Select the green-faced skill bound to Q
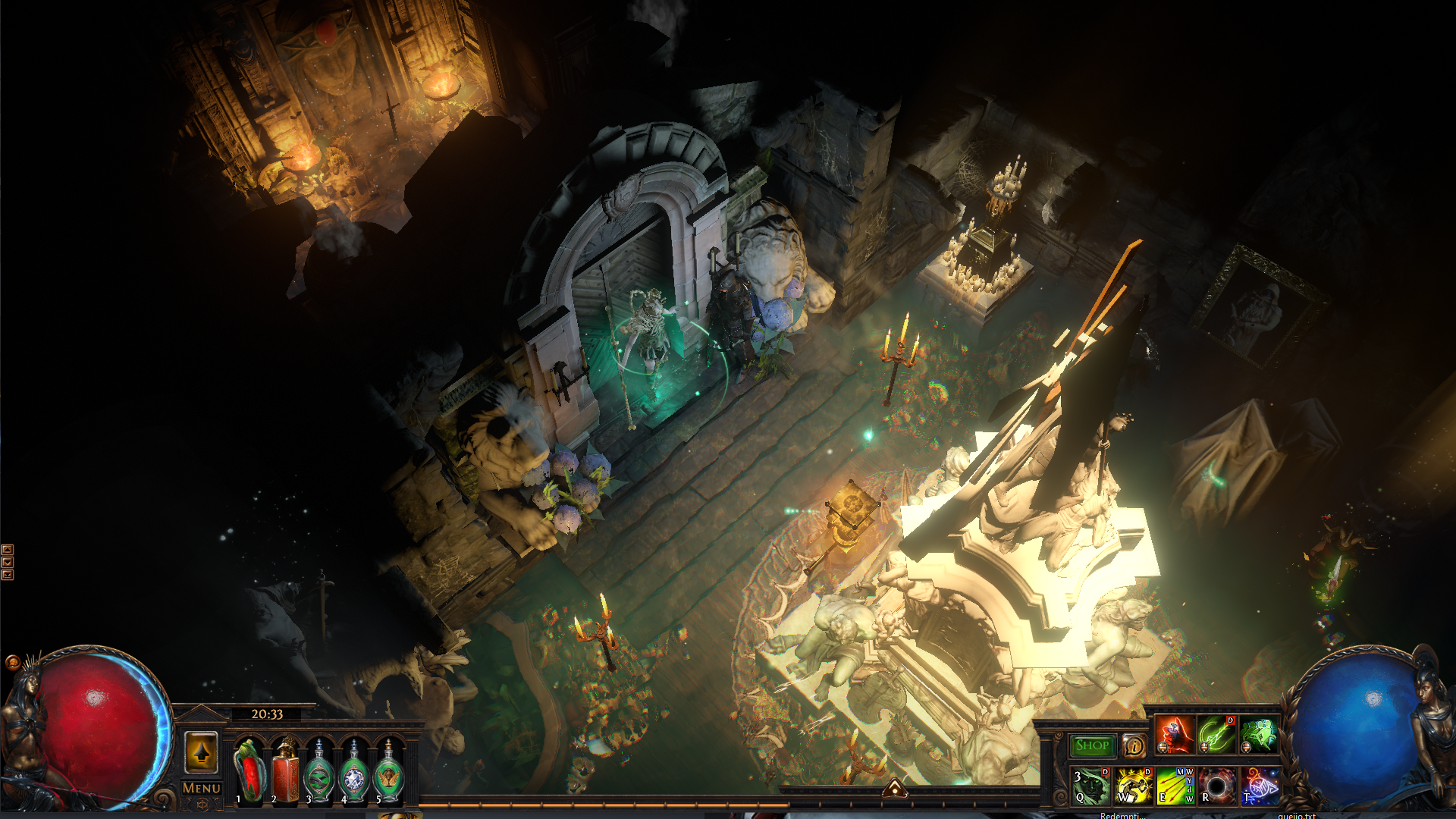 coord(1091,786)
